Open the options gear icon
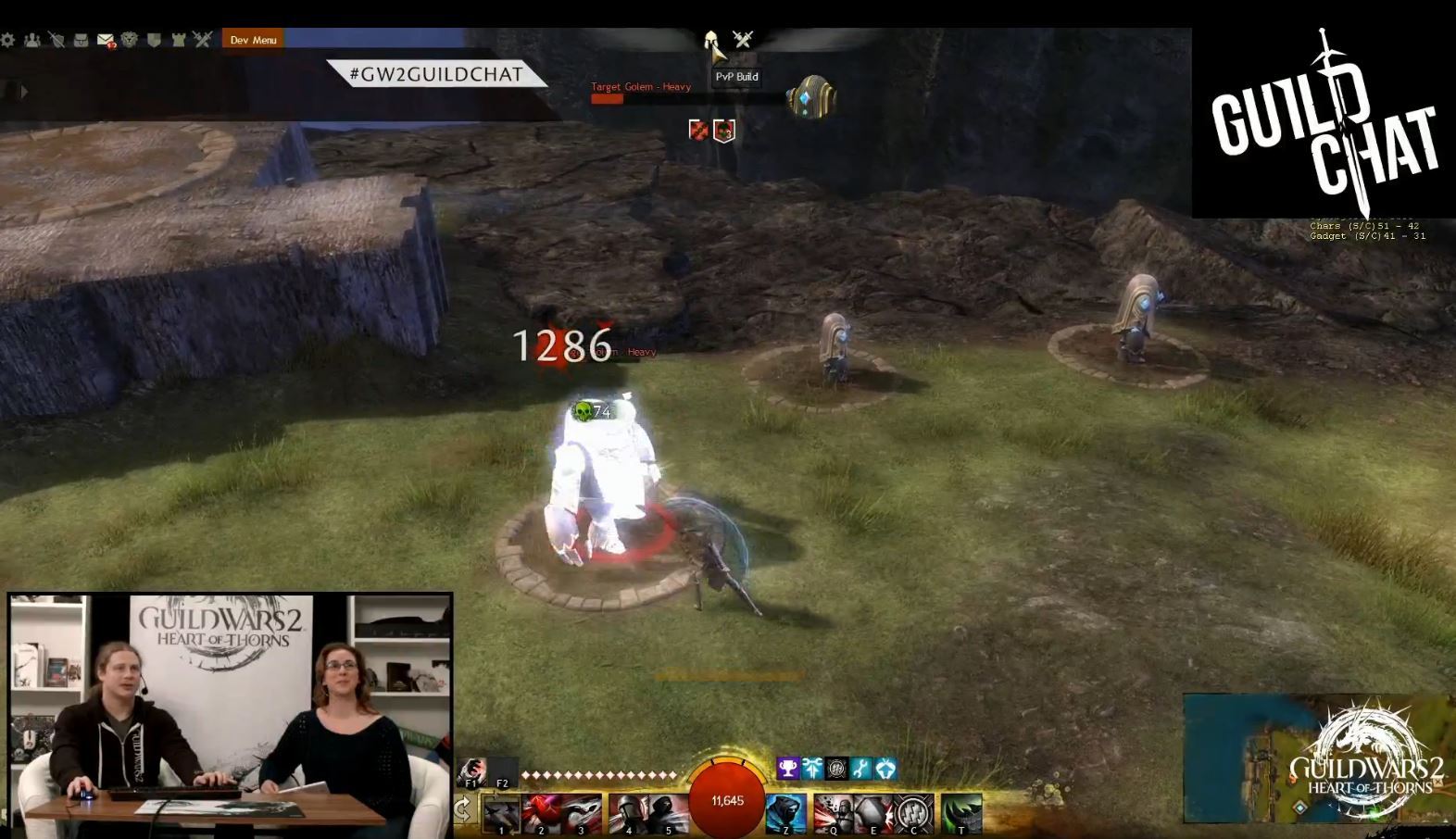This screenshot has width=1456, height=839. coord(7,39)
